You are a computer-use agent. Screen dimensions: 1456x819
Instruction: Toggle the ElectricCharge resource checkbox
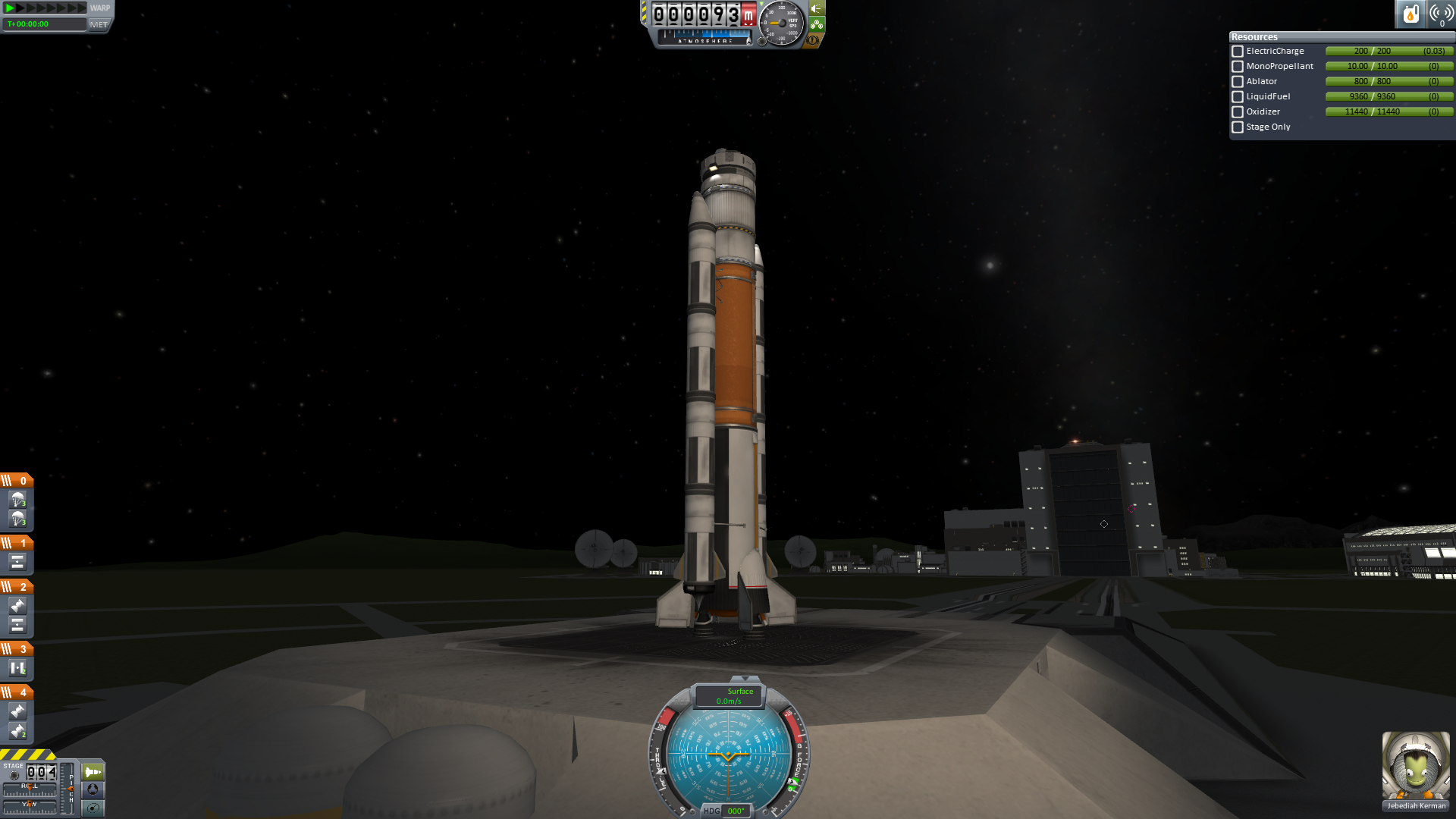(x=1238, y=52)
